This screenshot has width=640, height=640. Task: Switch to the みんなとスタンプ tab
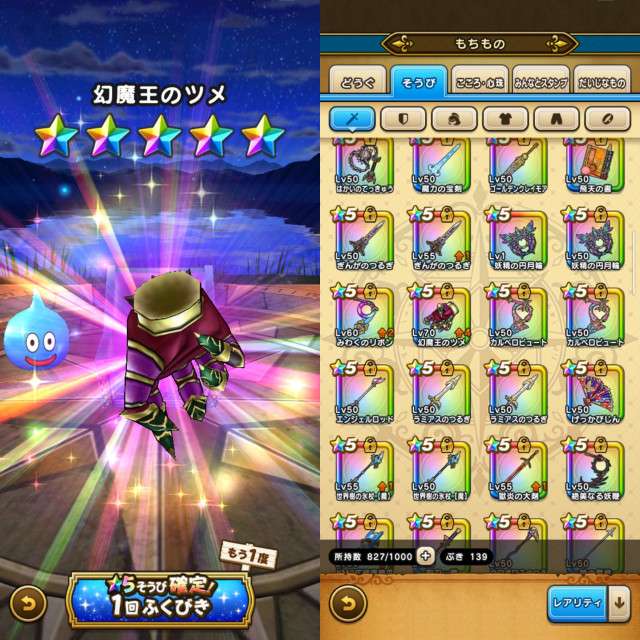(541, 82)
